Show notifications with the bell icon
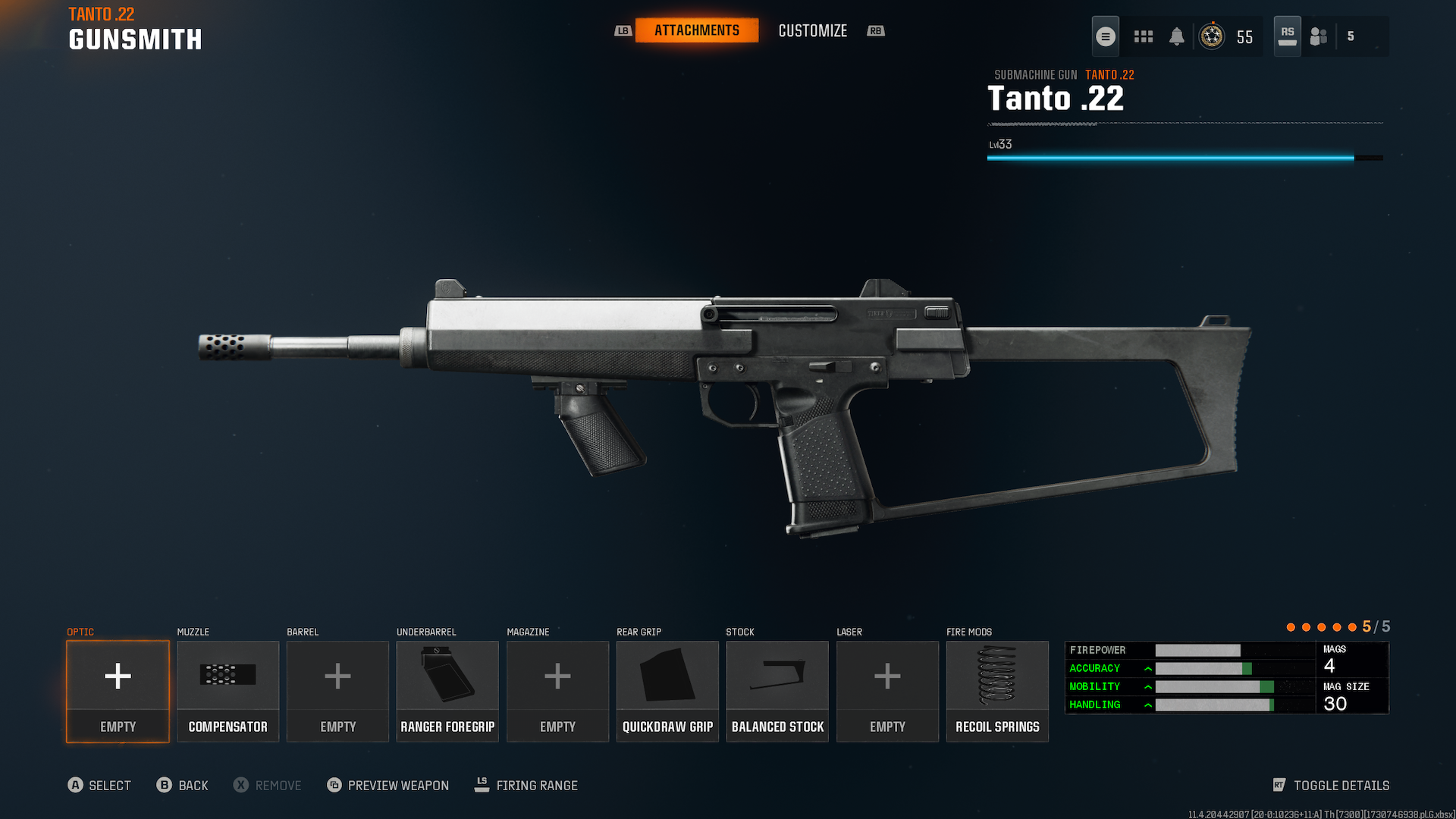 [1177, 36]
